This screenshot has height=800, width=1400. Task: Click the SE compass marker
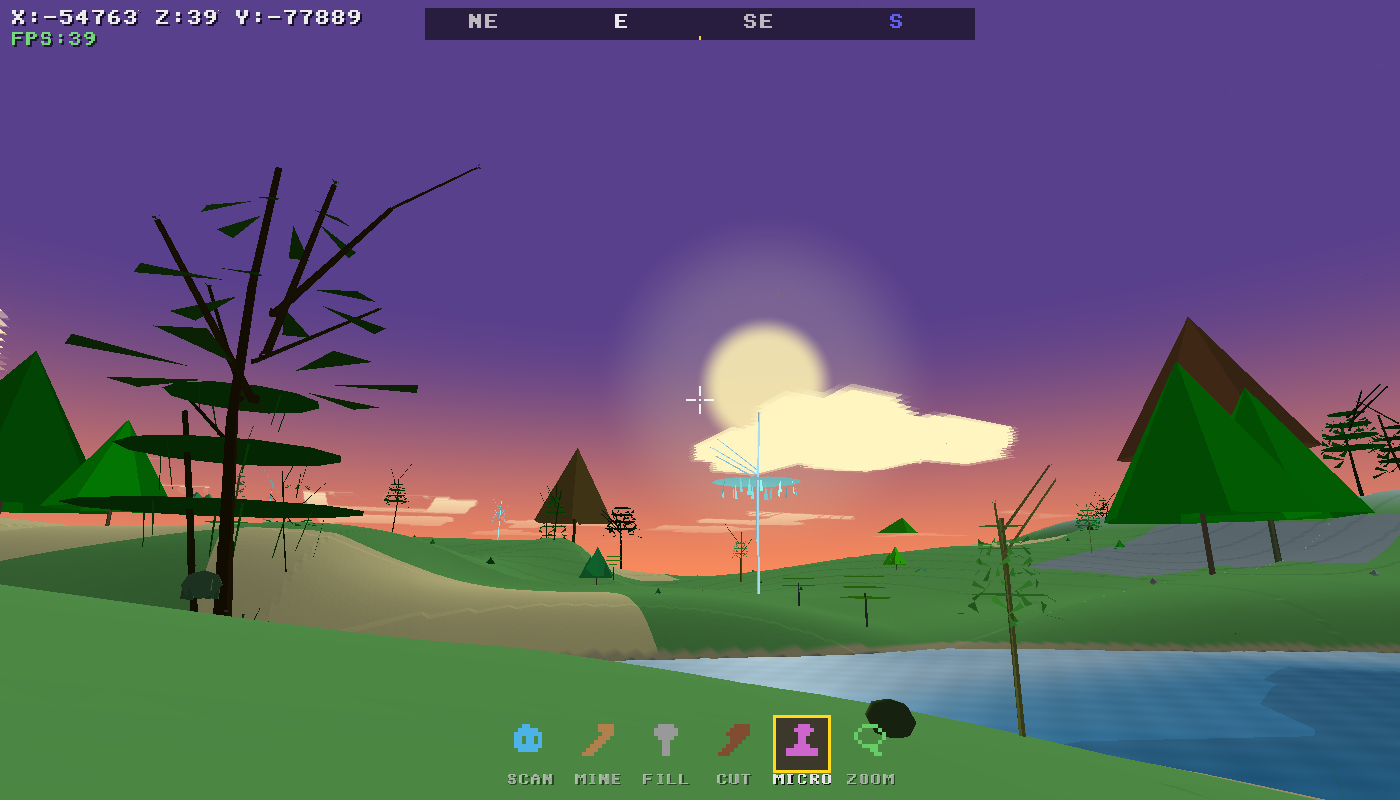coord(758,22)
